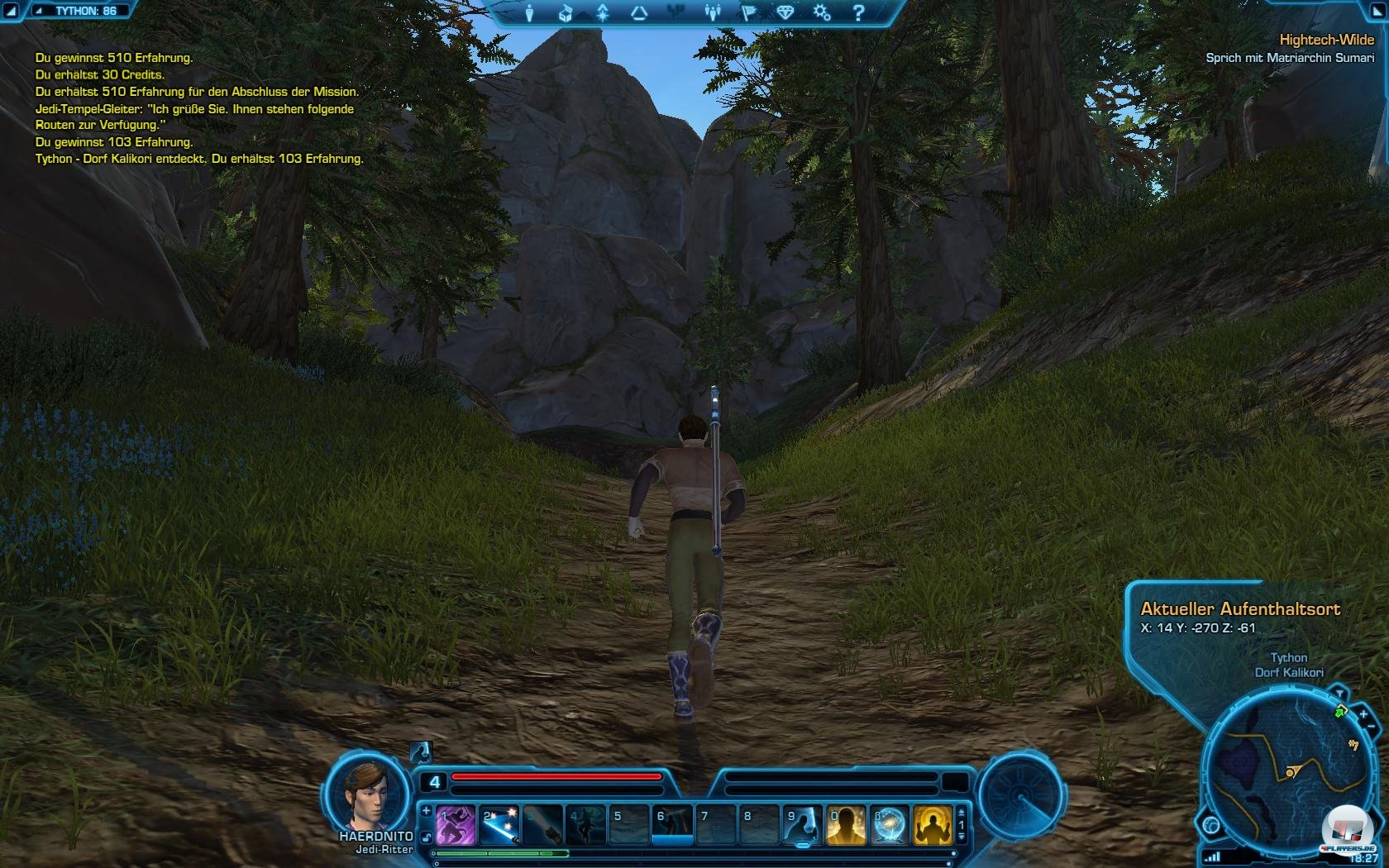This screenshot has height=868, width=1389.
Task: Use the blue holo figure ability in slot 9
Action: (x=802, y=825)
